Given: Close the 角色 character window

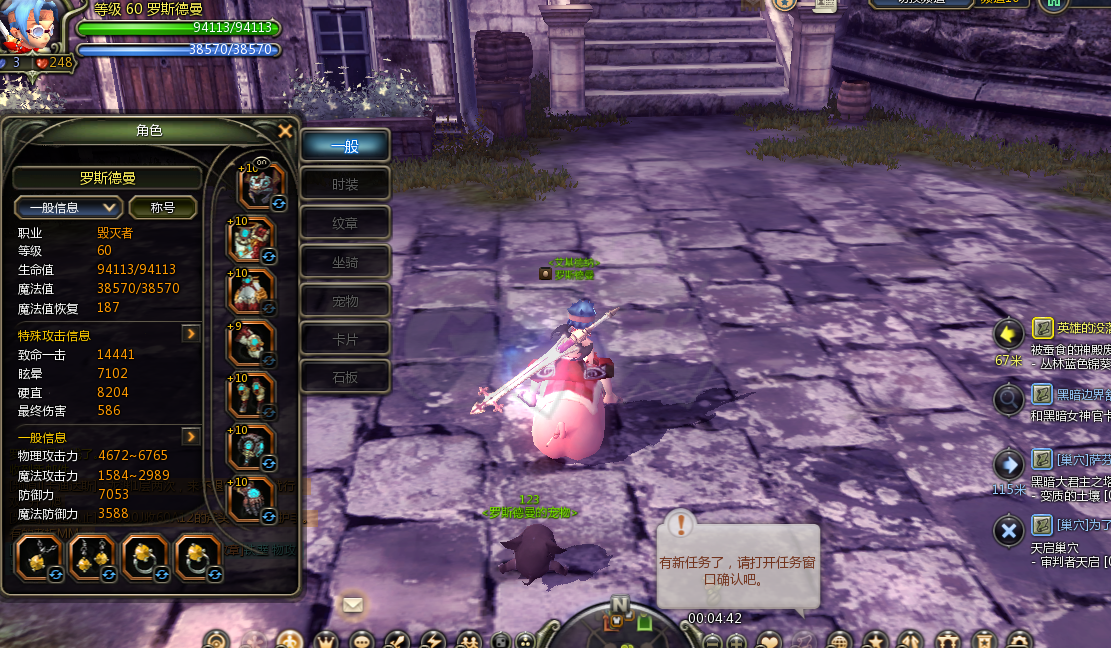Looking at the screenshot, I should 285,131.
